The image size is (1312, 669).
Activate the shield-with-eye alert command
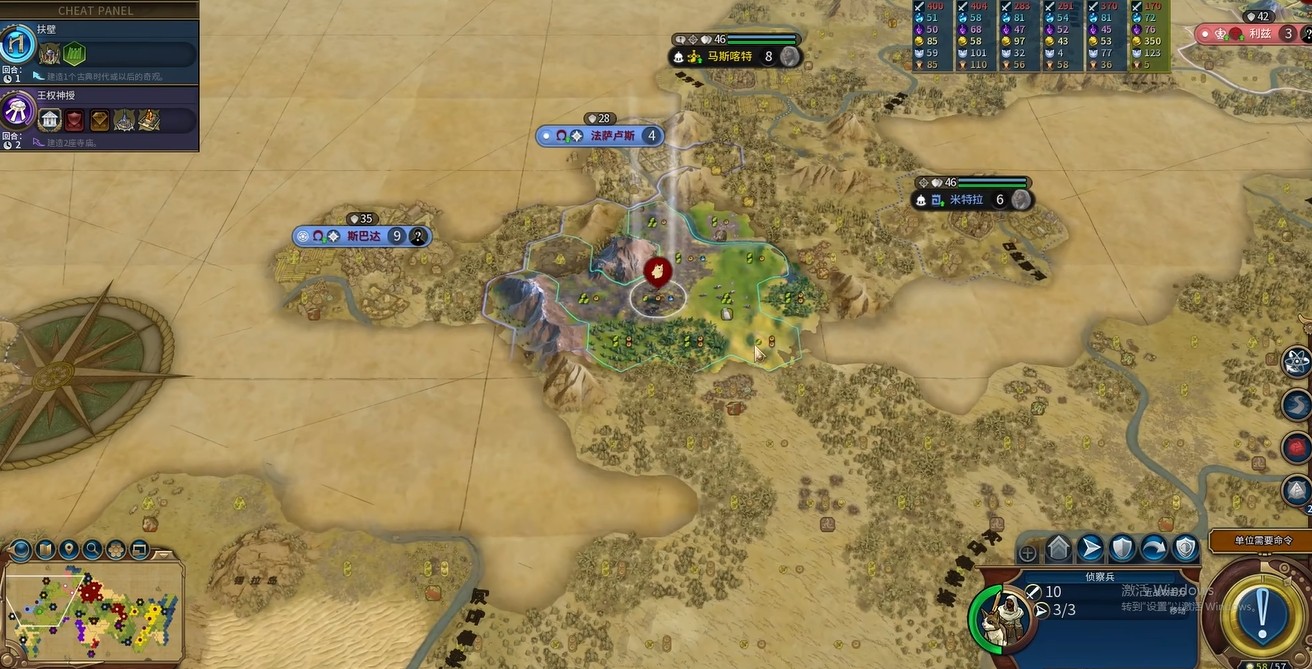tap(1185, 548)
